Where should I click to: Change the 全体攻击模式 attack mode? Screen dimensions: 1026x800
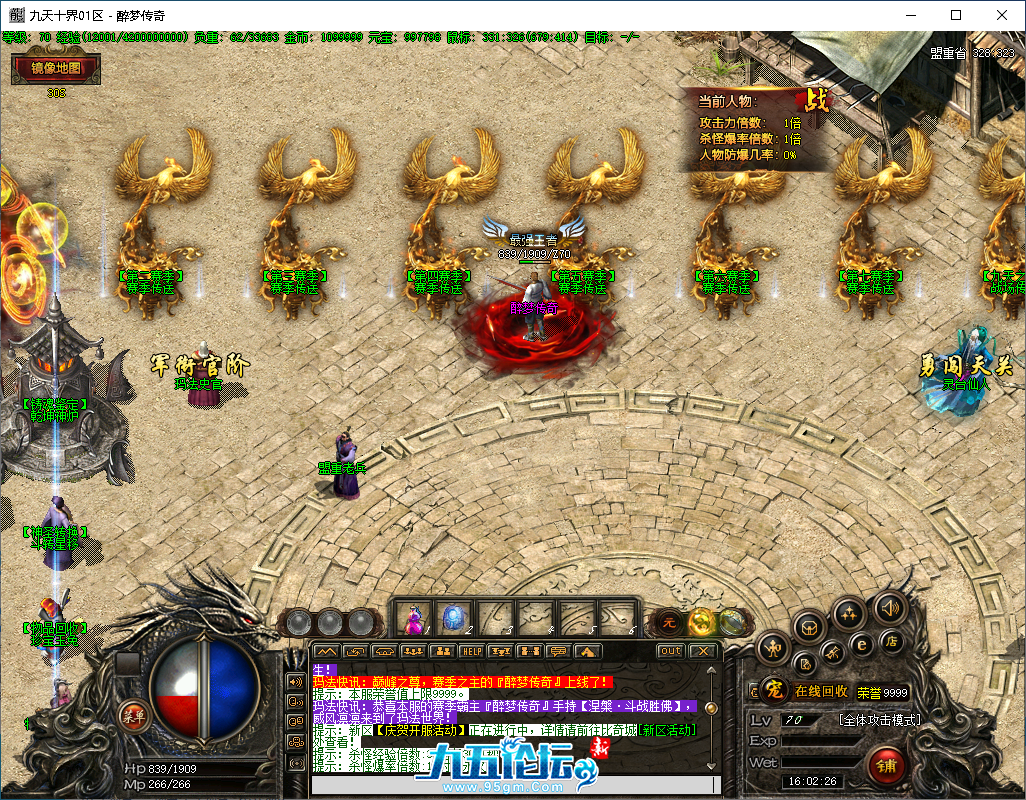879,720
